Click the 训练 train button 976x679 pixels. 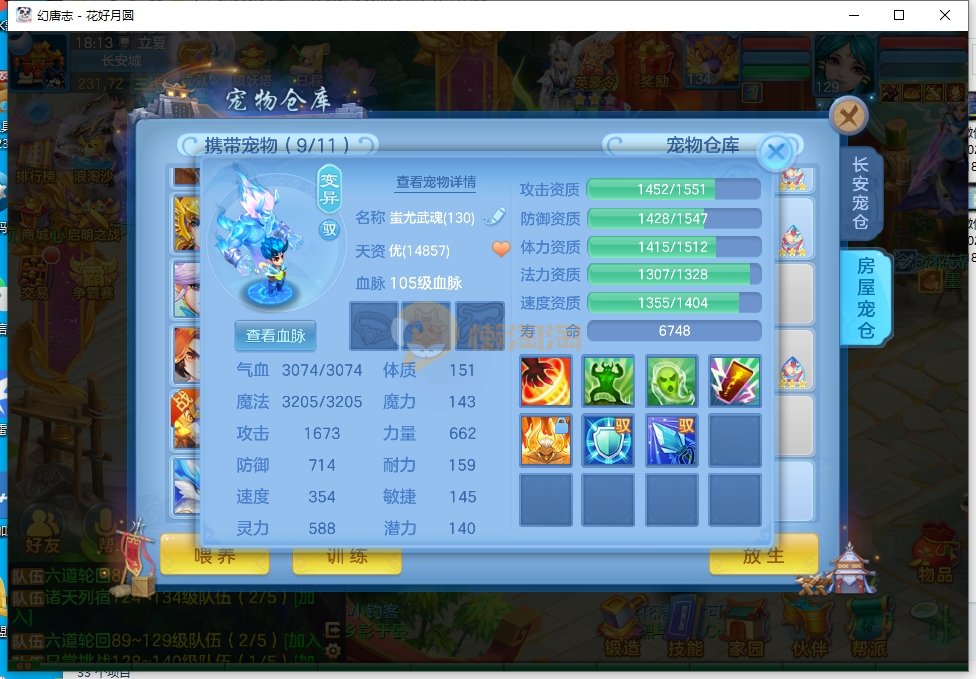coord(346,556)
